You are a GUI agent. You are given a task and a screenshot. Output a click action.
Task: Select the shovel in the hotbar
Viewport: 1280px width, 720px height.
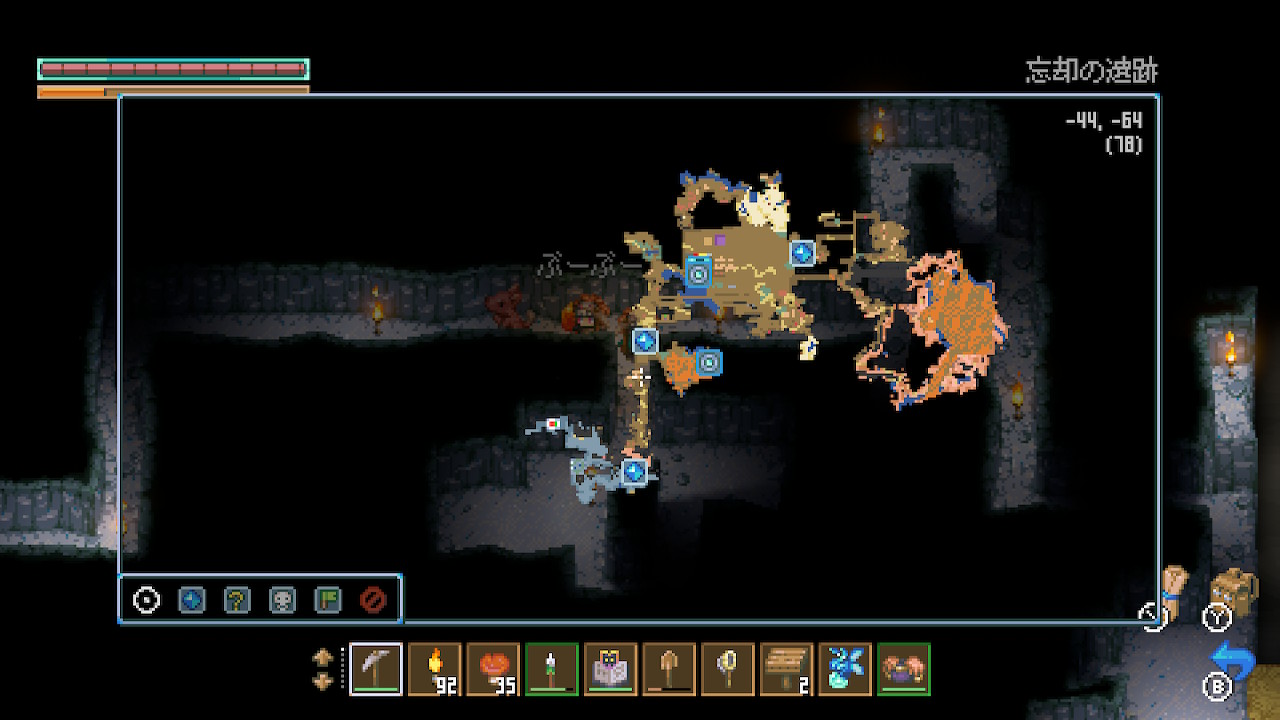pyautogui.click(x=669, y=669)
